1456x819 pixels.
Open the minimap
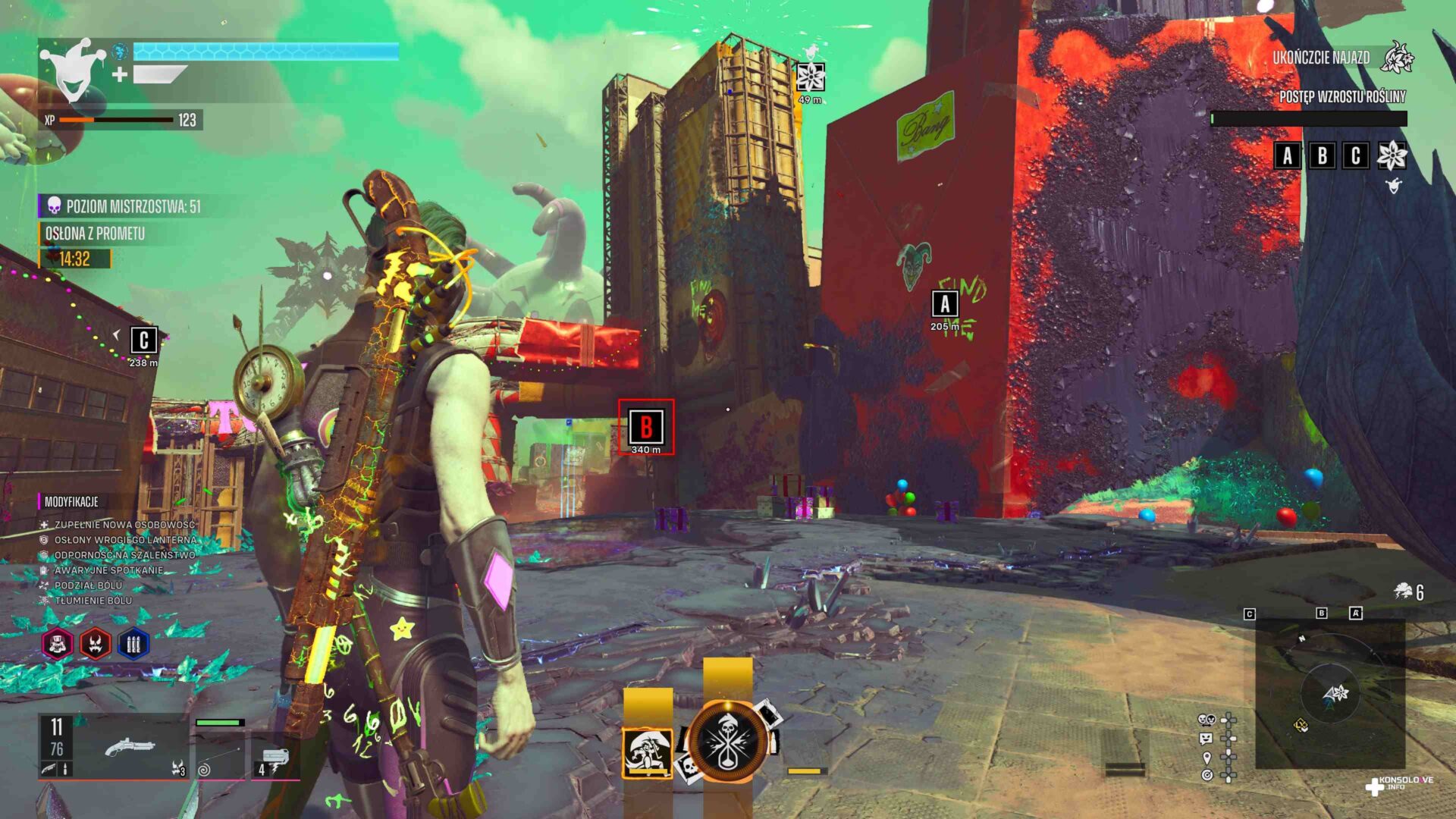[x=1330, y=693]
